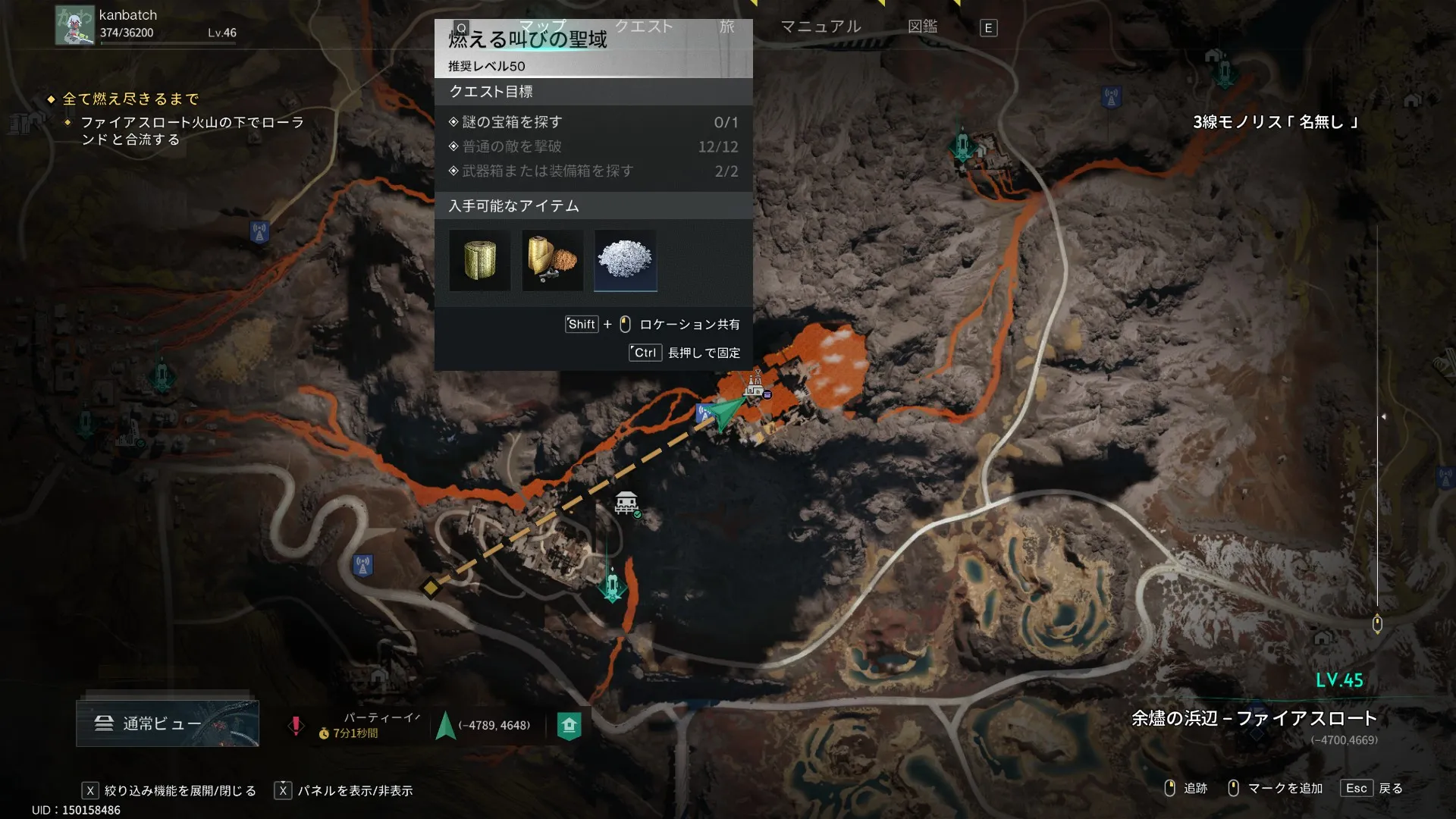The image size is (1456, 819).
Task: Click the 3線モノリス「名無し」 map label
Action: [x=1276, y=122]
